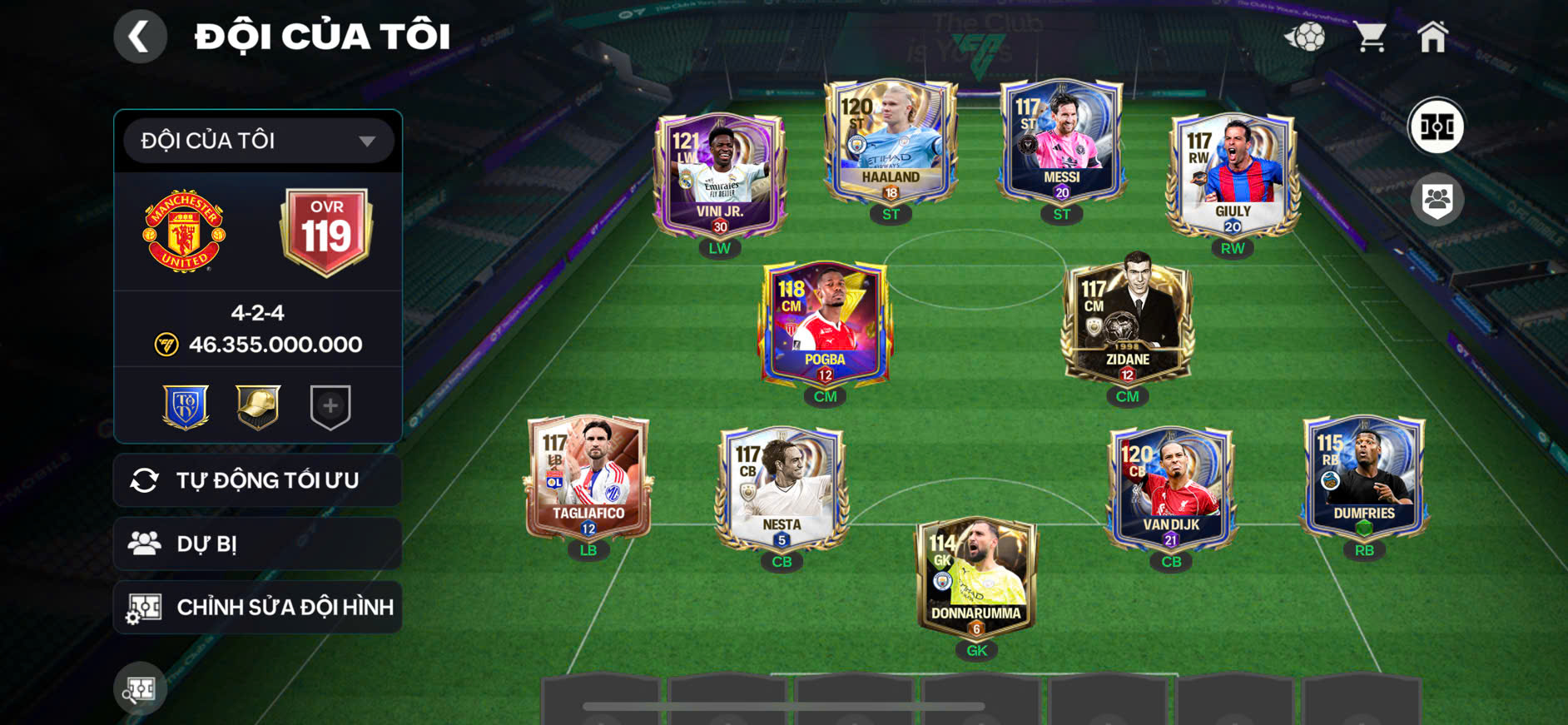Open the ĐỘI CỦA TÔI squad dropdown
1568x725 pixels.
(x=258, y=141)
